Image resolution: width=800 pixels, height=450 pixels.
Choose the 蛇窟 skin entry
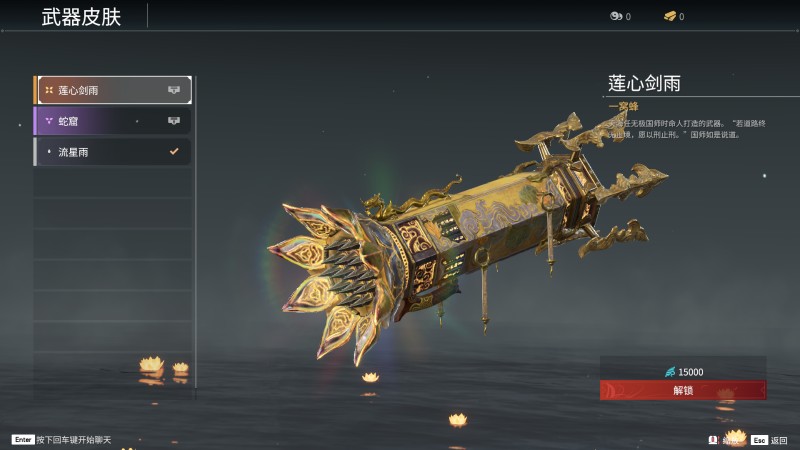112,121
